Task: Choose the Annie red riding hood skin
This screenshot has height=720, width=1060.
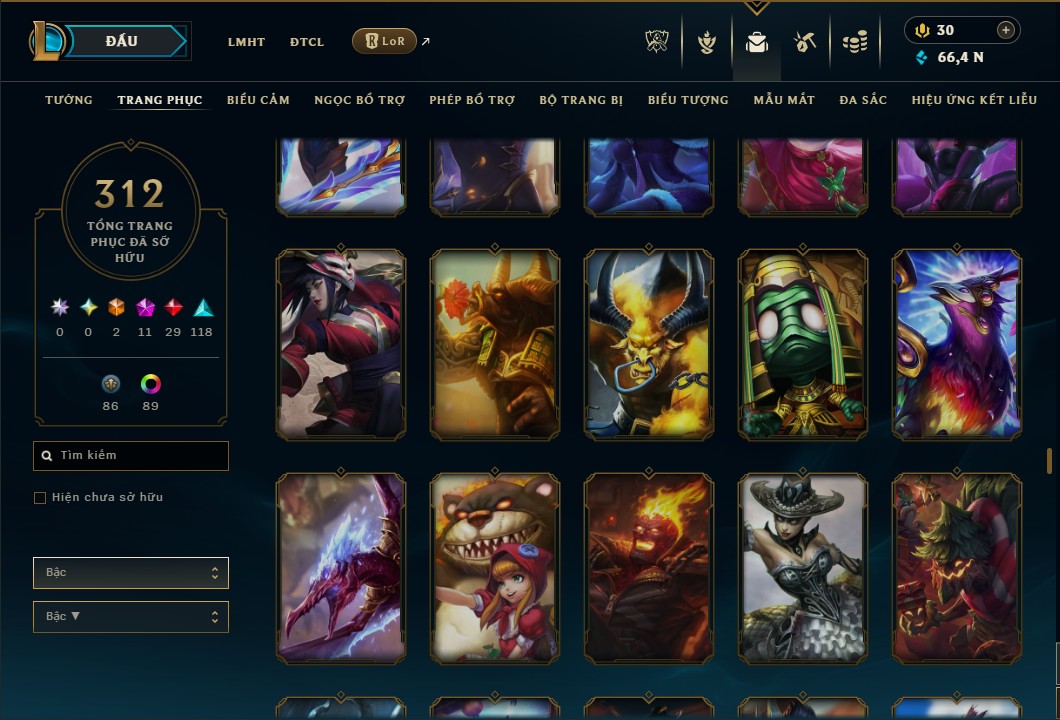Action: tap(495, 568)
